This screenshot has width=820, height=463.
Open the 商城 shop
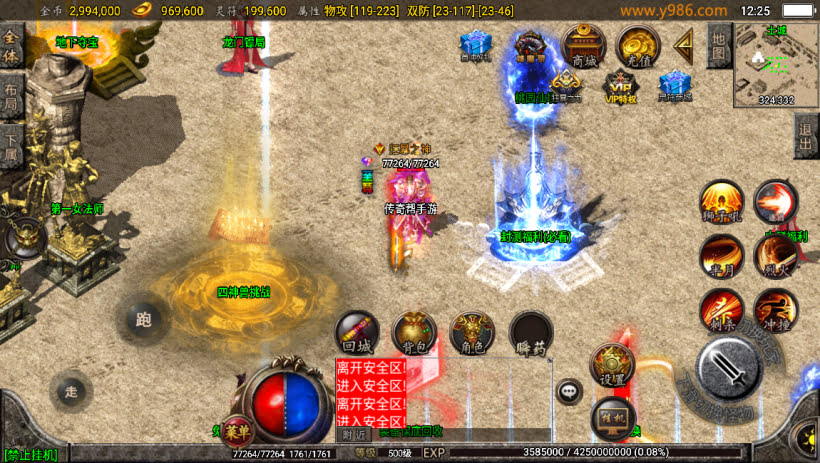click(x=584, y=46)
